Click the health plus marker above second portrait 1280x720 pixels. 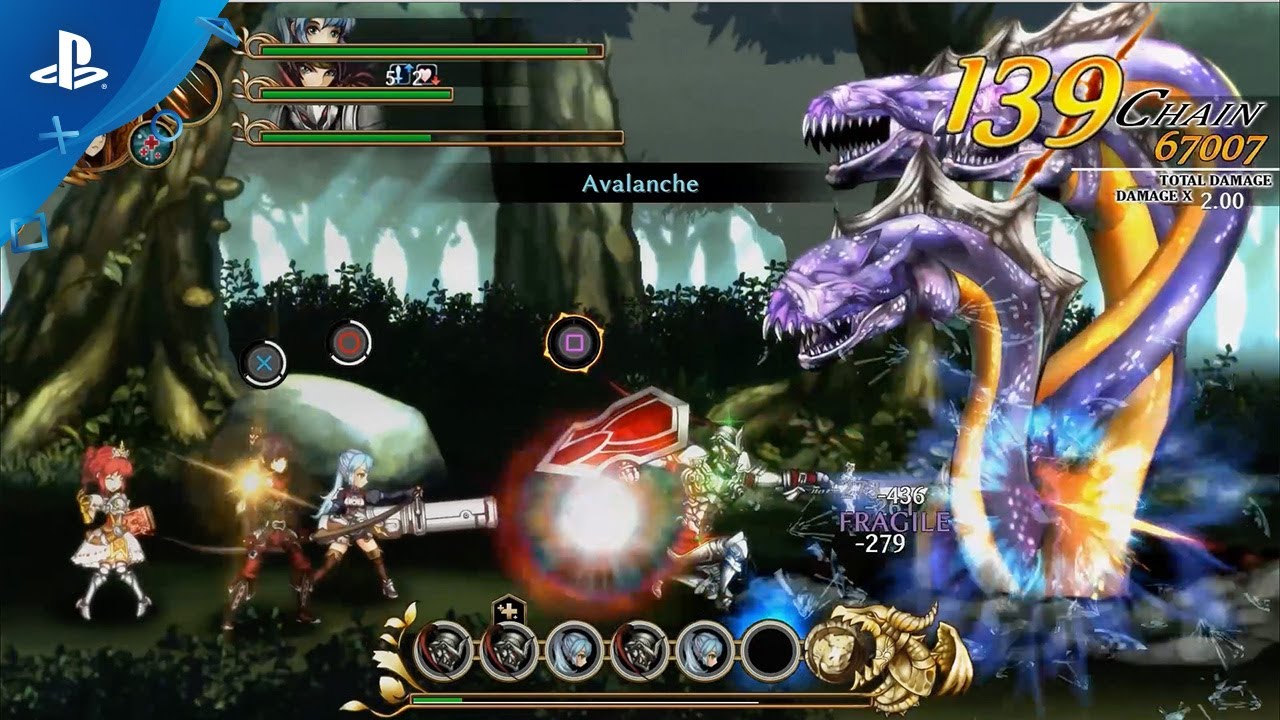(x=508, y=612)
